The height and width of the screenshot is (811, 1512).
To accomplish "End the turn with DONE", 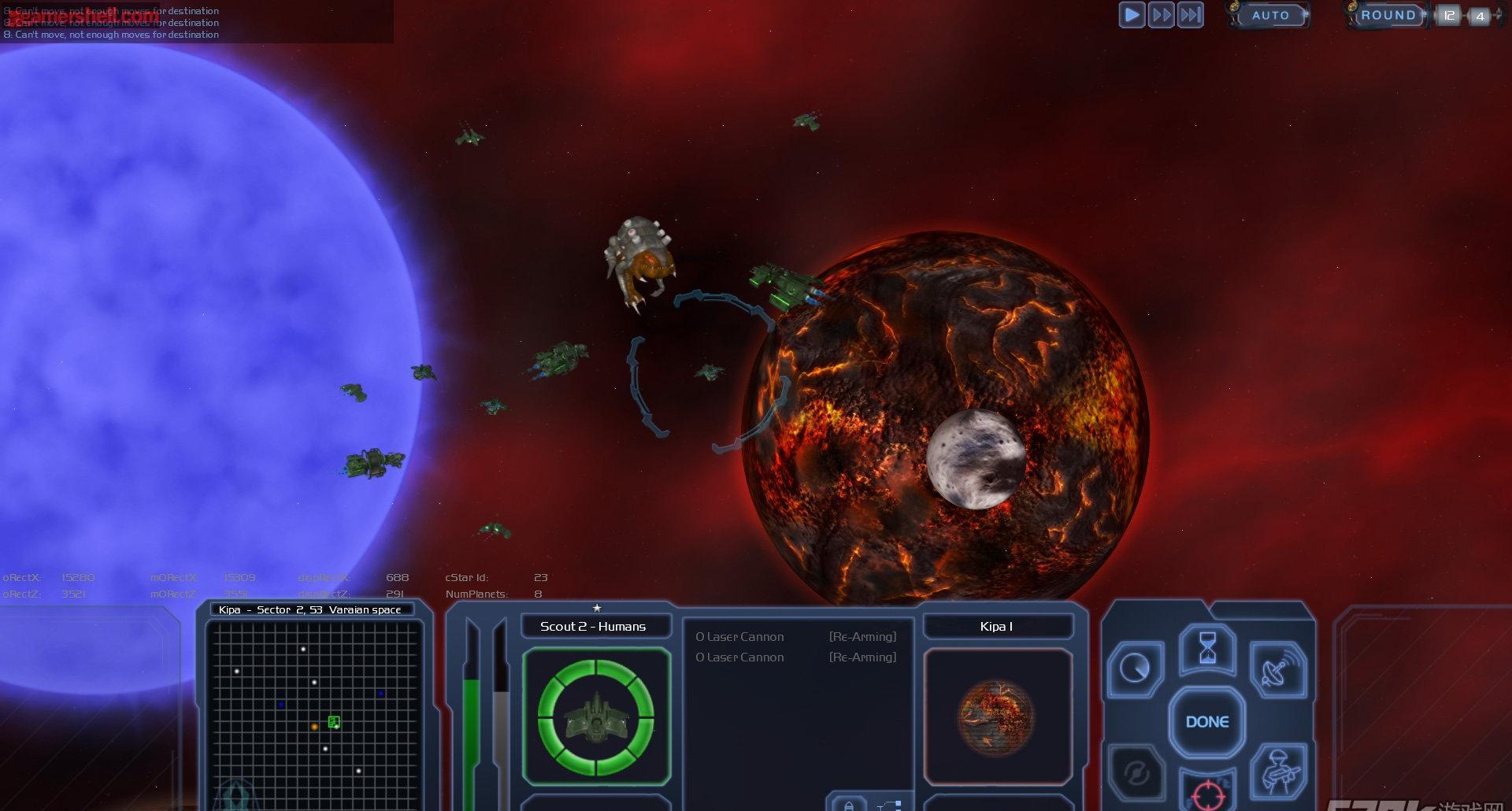I will pos(1207,722).
